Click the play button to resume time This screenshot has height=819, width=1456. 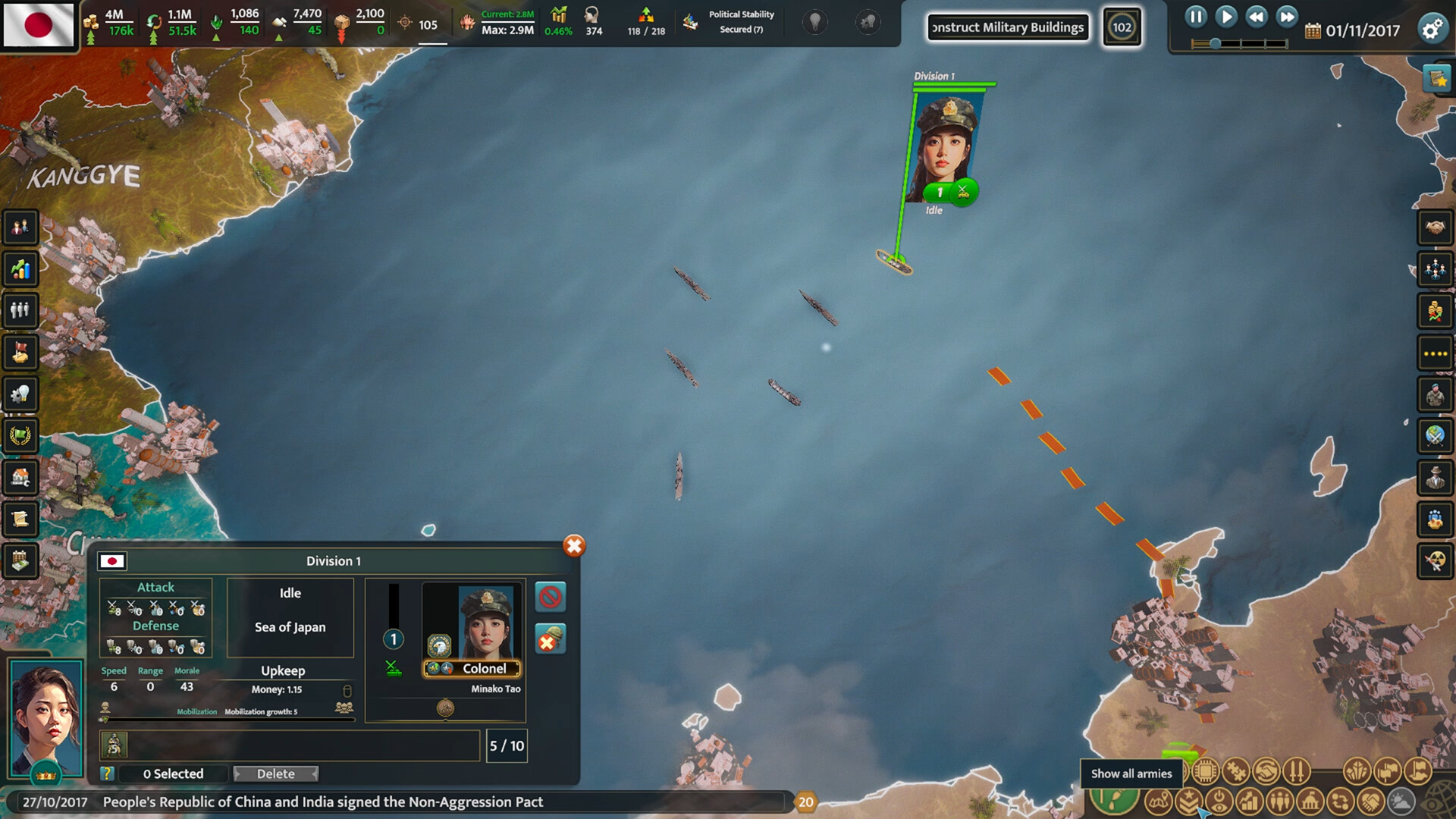1225,17
